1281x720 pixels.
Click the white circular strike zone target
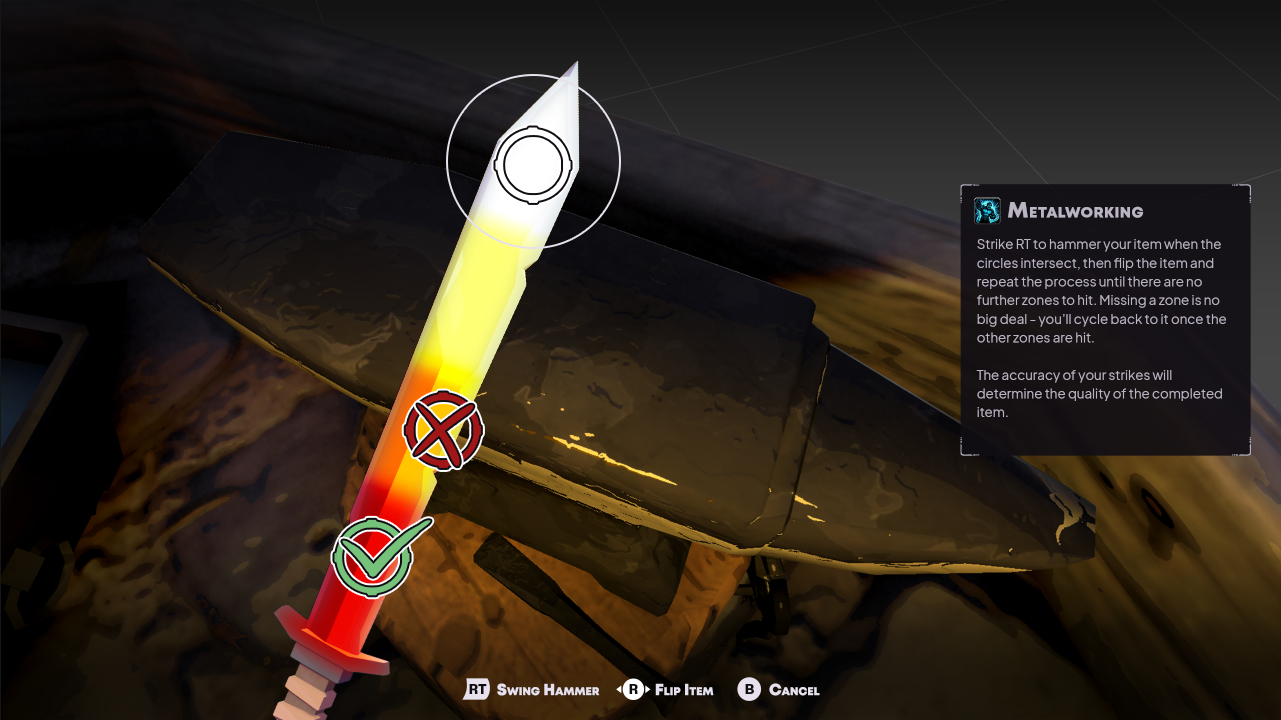click(x=534, y=163)
